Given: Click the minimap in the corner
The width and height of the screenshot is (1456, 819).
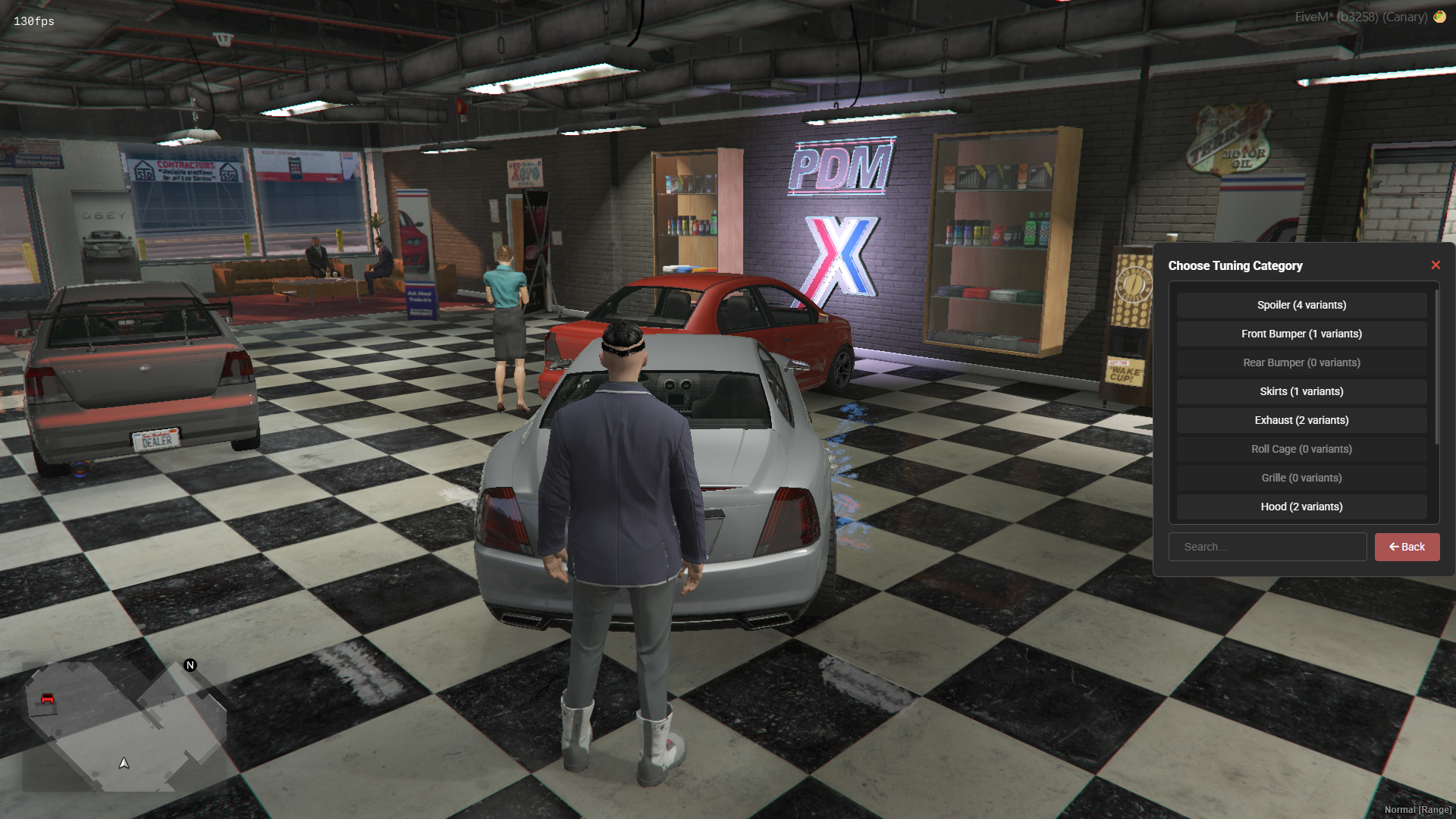Looking at the screenshot, I should [x=125, y=726].
